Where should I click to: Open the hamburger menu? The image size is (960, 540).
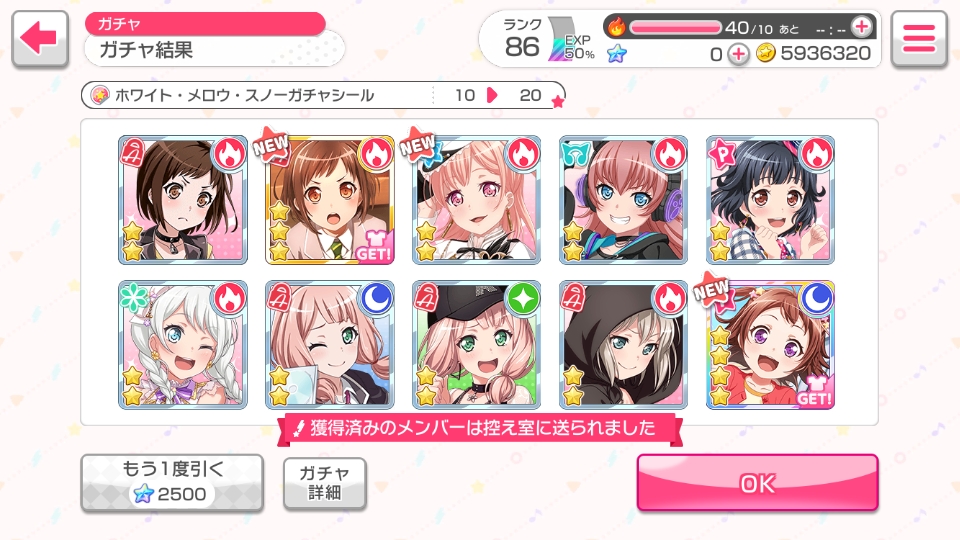[918, 39]
